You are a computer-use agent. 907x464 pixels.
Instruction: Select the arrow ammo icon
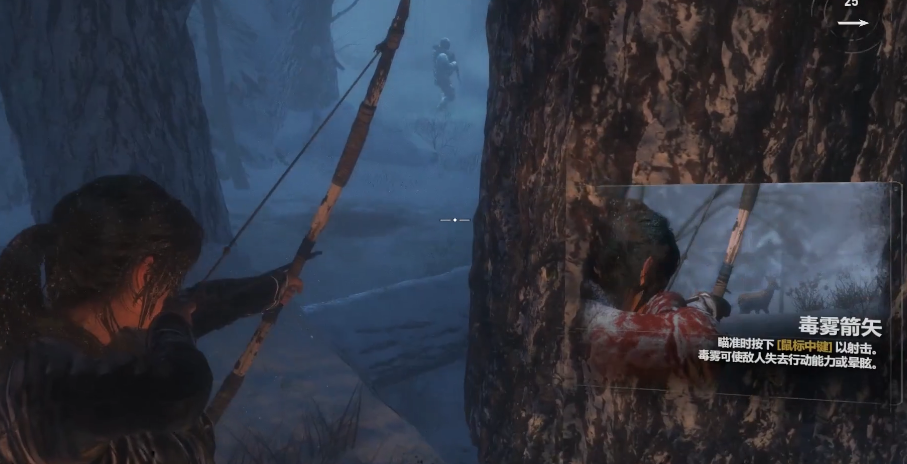[853, 22]
